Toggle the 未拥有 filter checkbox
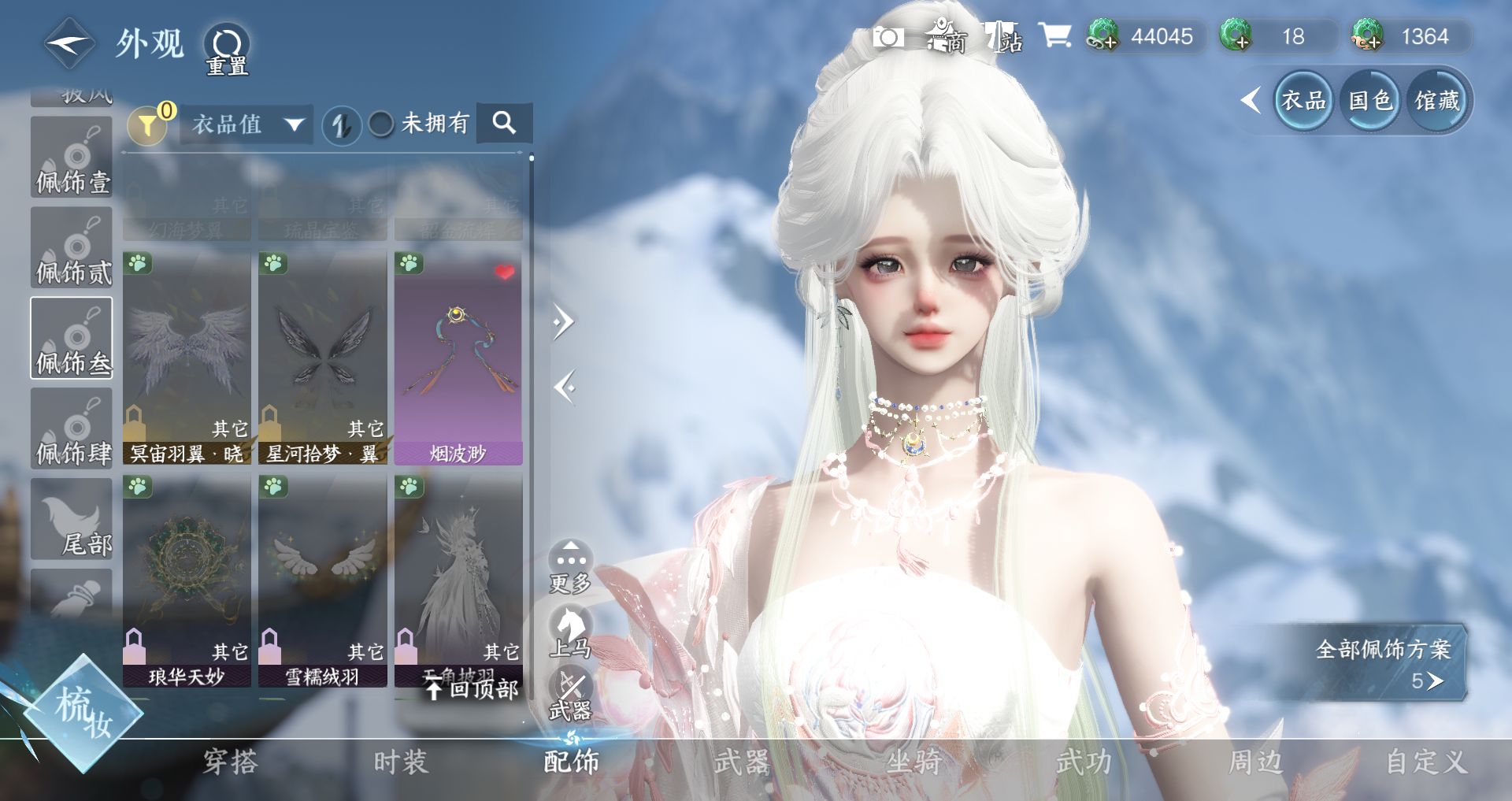1512x801 pixels. pos(382,124)
